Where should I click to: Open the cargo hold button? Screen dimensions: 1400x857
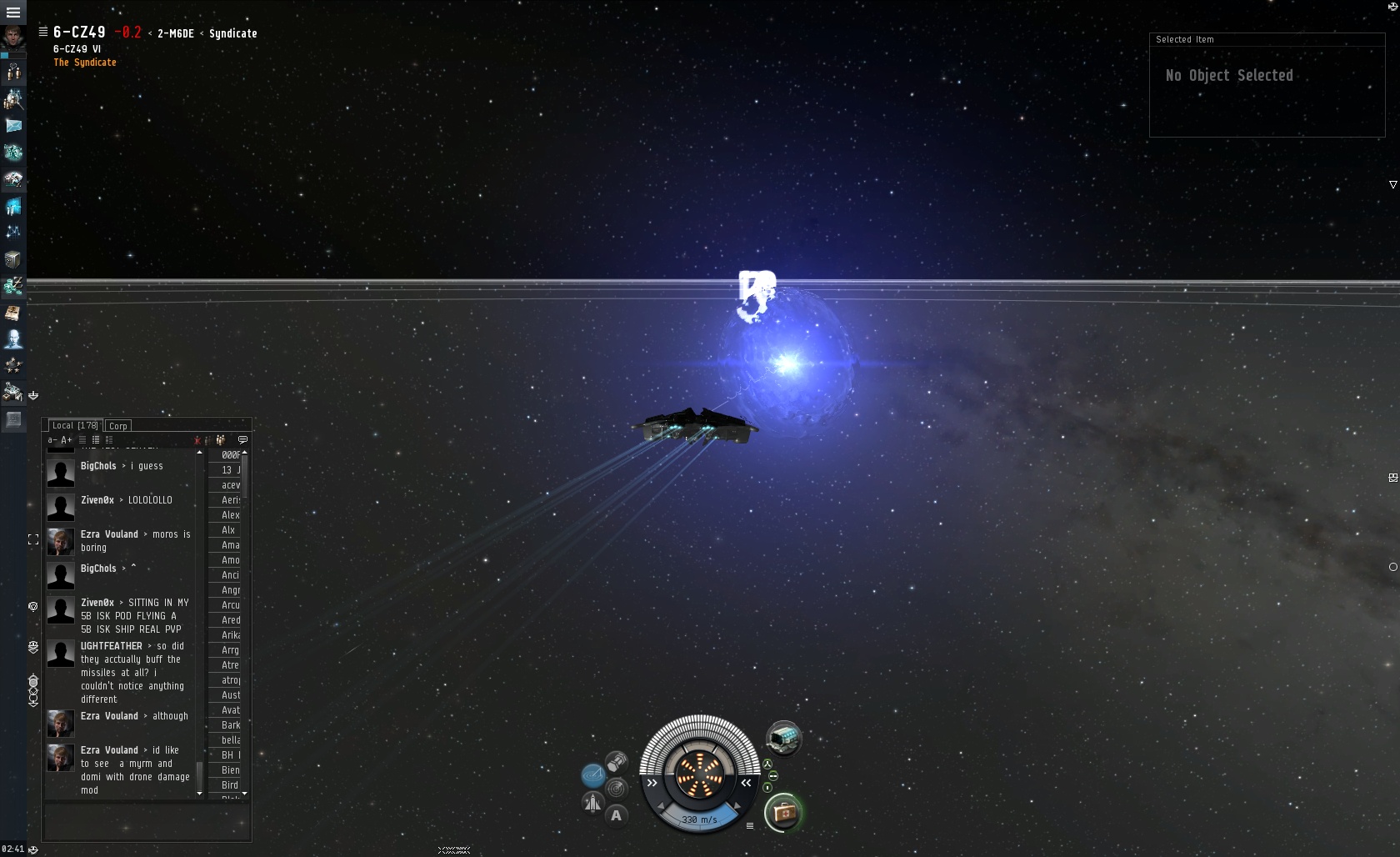617,761
